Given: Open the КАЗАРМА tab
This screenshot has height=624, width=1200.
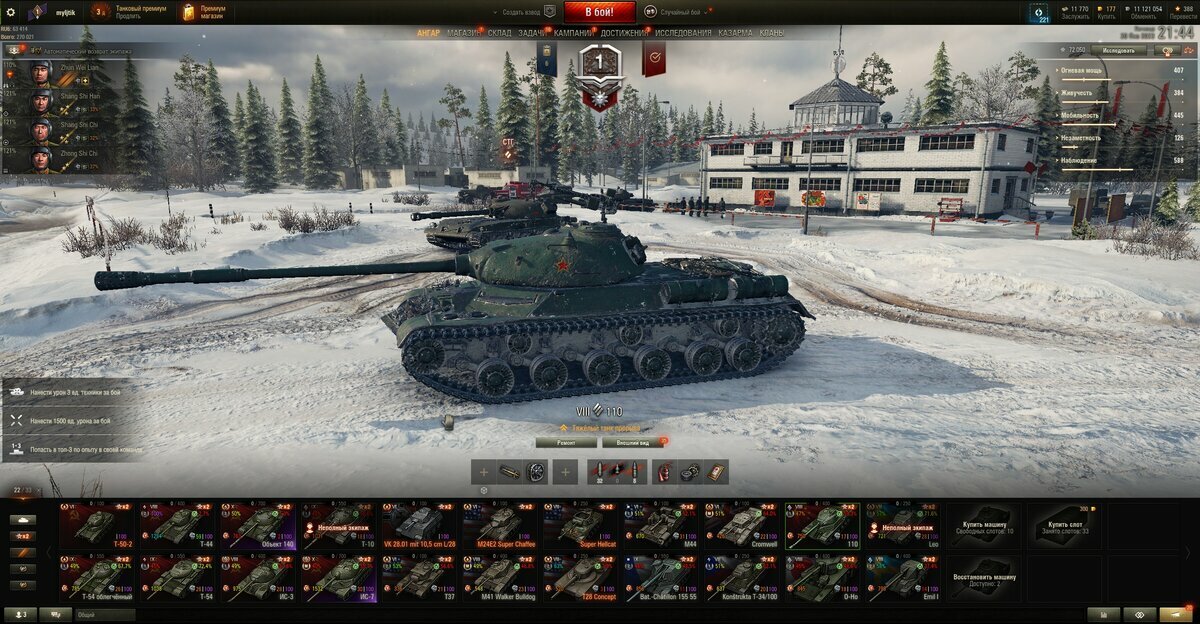Looking at the screenshot, I should tap(735, 33).
